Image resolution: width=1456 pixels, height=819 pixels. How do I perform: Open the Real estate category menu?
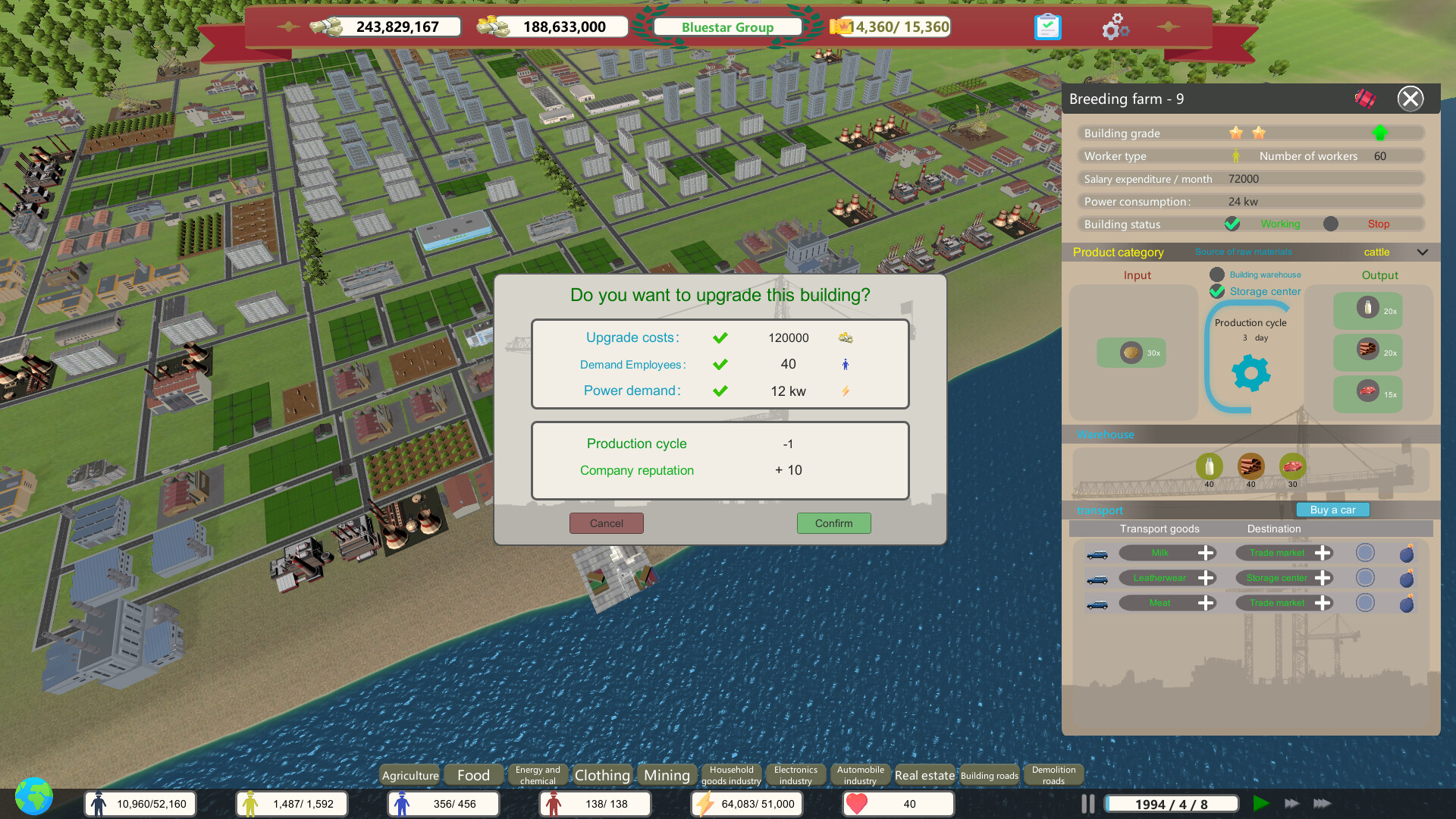point(924,774)
